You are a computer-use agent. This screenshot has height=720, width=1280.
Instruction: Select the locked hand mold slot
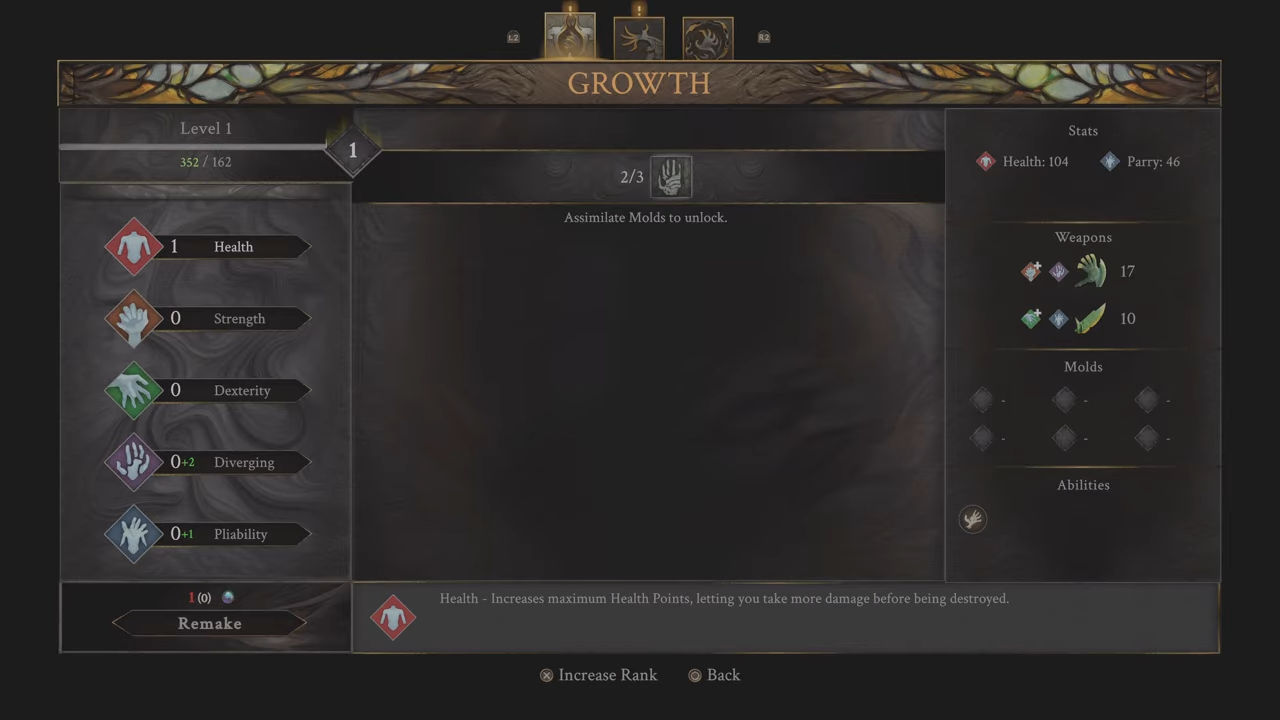671,177
